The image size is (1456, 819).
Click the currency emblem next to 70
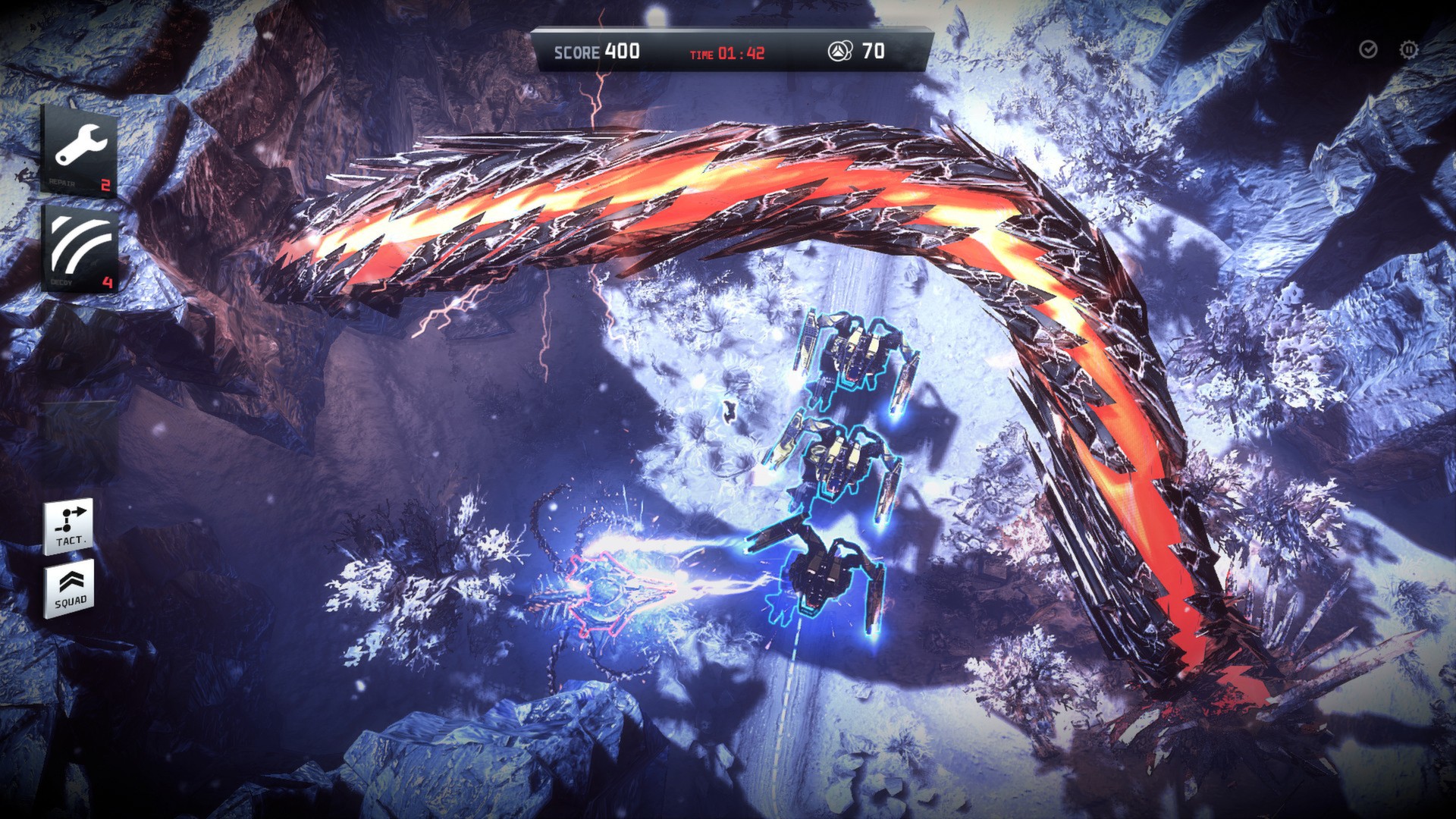[x=838, y=49]
